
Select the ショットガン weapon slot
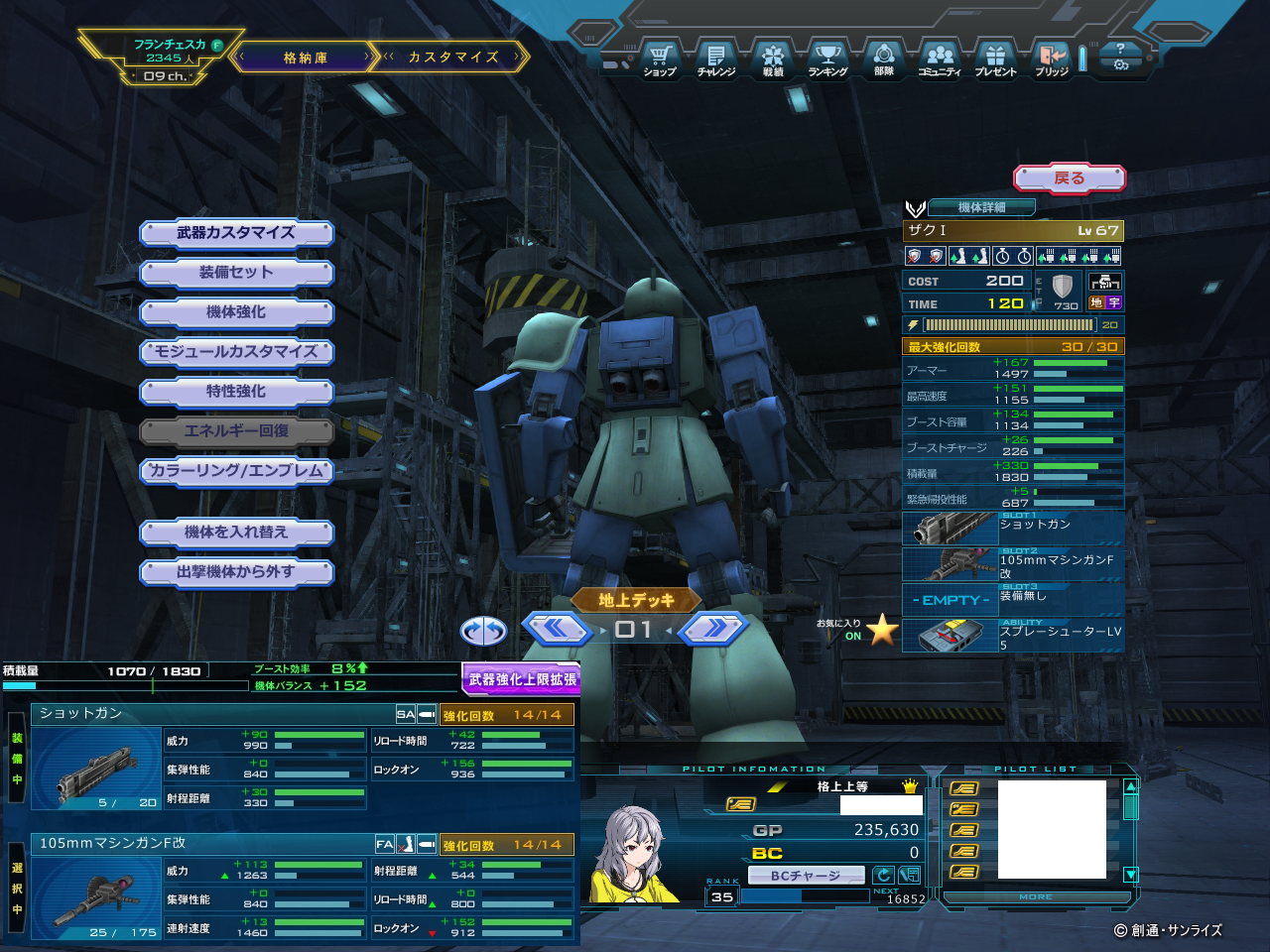click(x=1012, y=528)
